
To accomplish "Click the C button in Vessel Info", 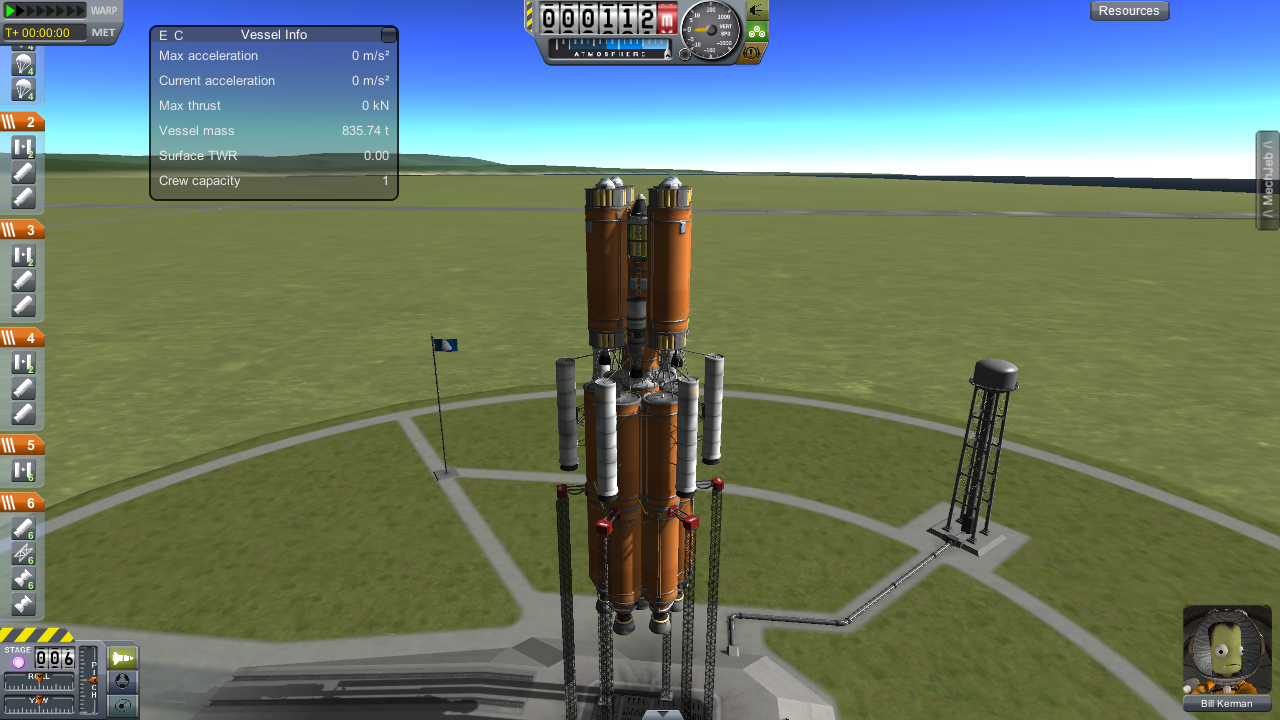I will click(179, 35).
